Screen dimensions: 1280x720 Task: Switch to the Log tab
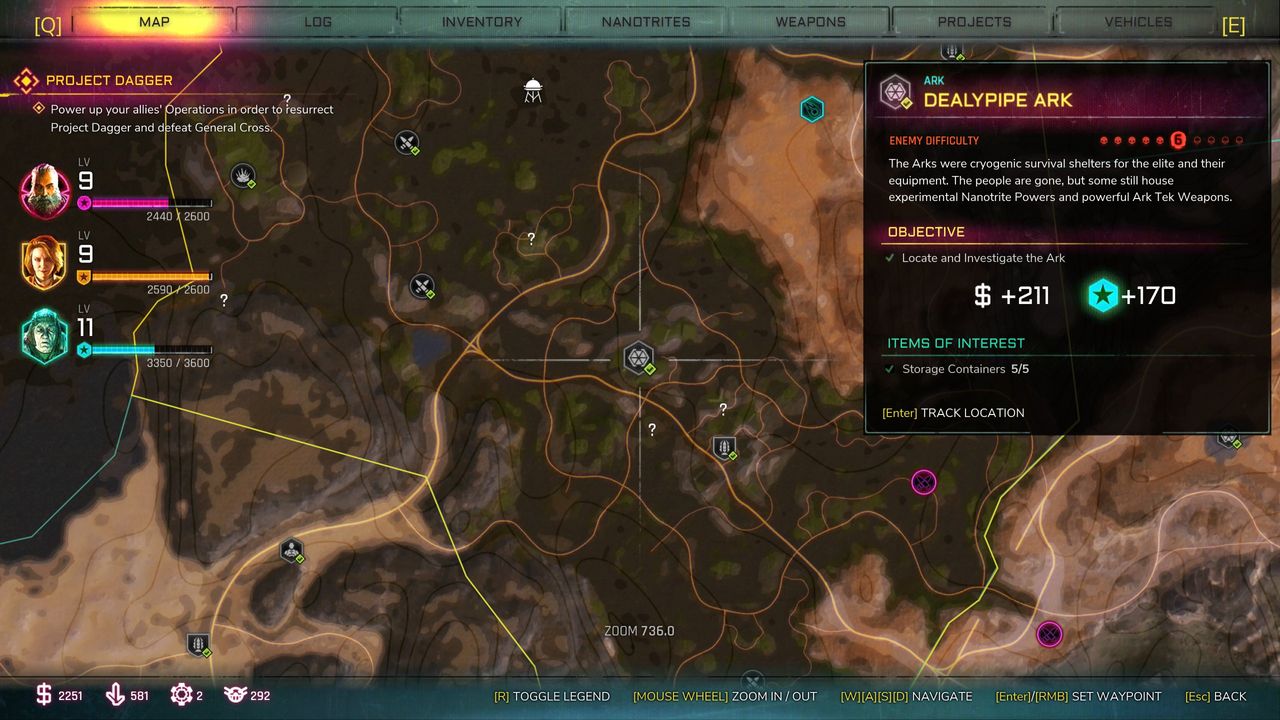pos(318,22)
